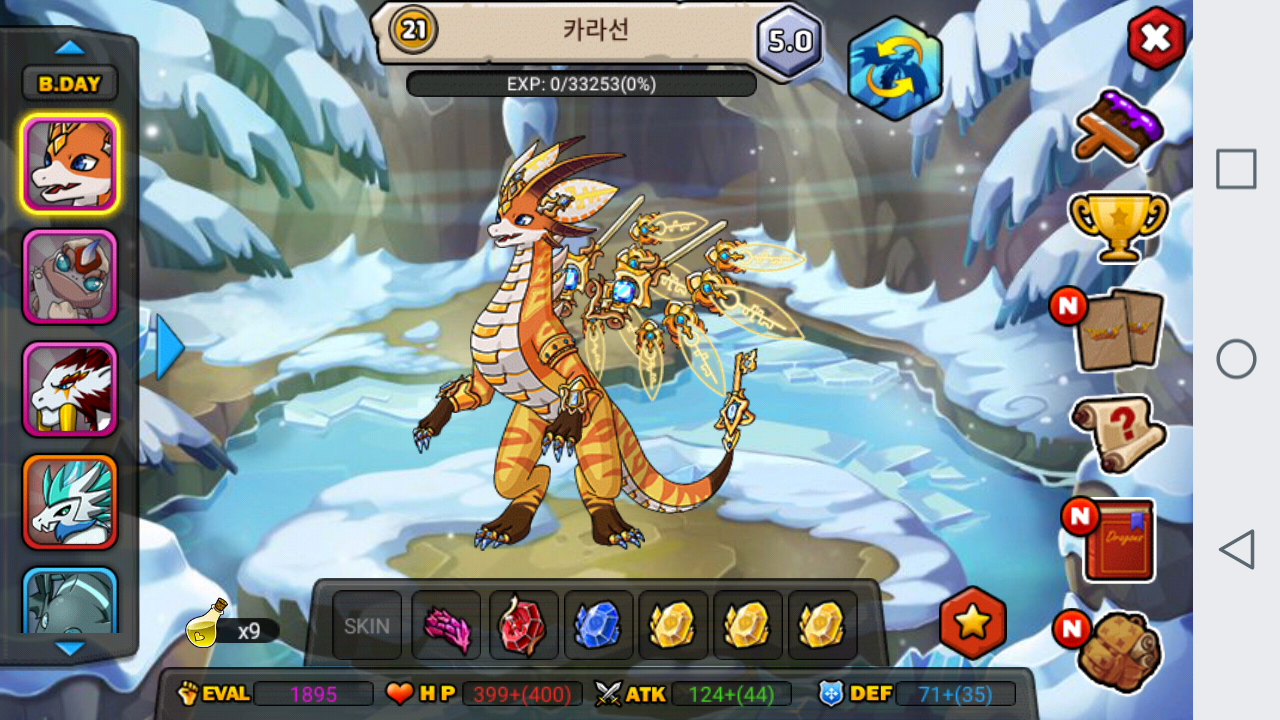Tap Android home circle button

1236,359
